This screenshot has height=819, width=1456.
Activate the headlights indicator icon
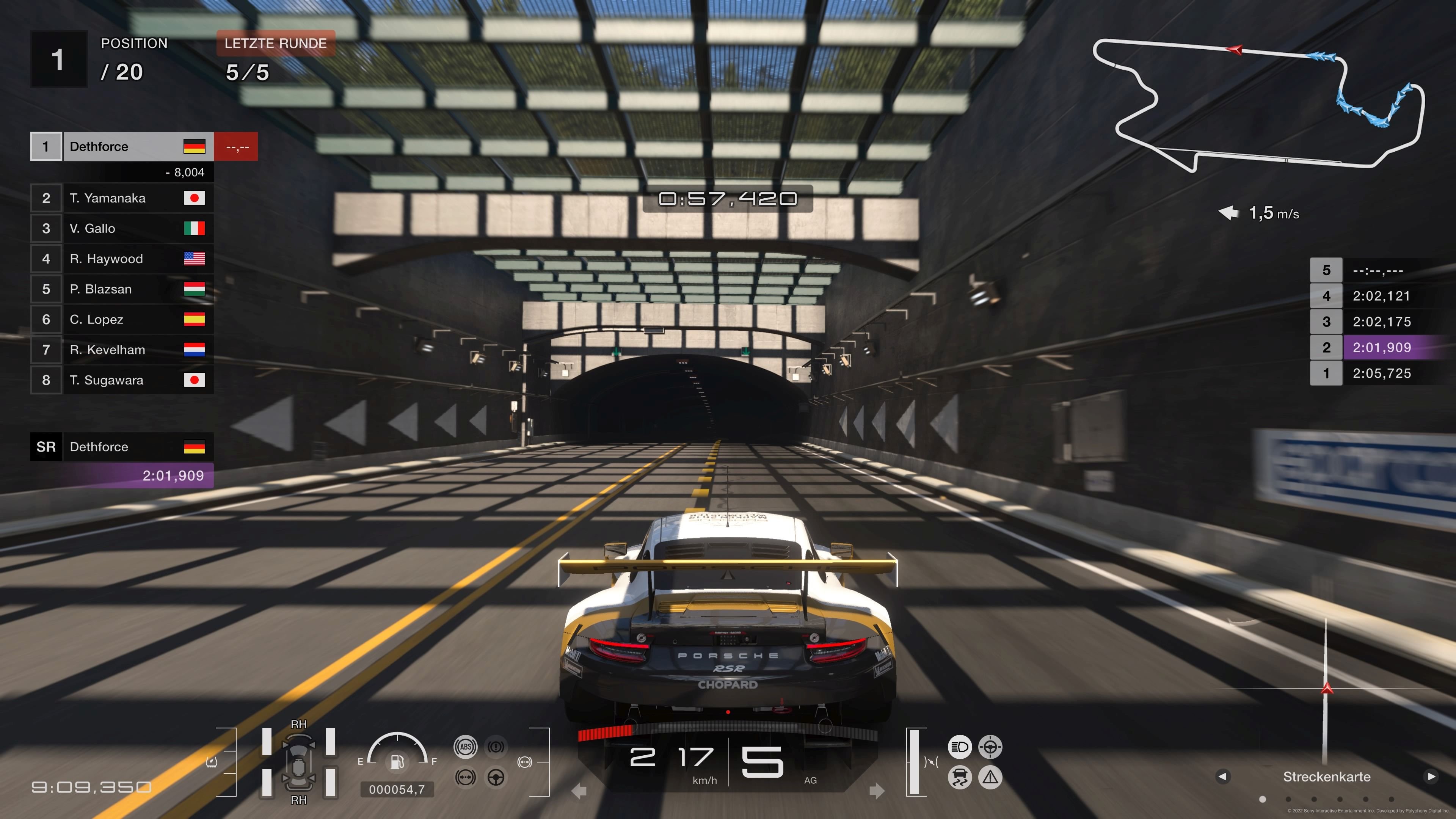coord(960,747)
